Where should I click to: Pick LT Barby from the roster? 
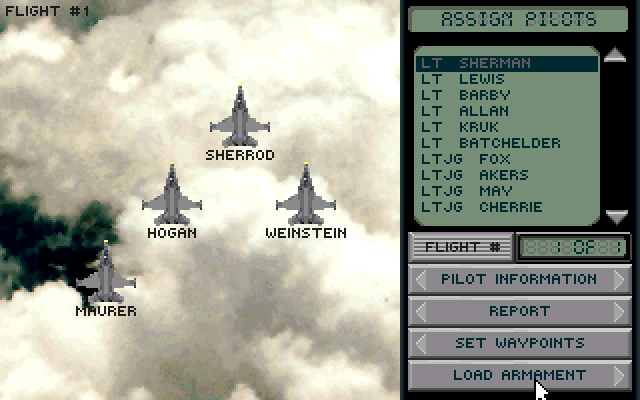[506, 95]
